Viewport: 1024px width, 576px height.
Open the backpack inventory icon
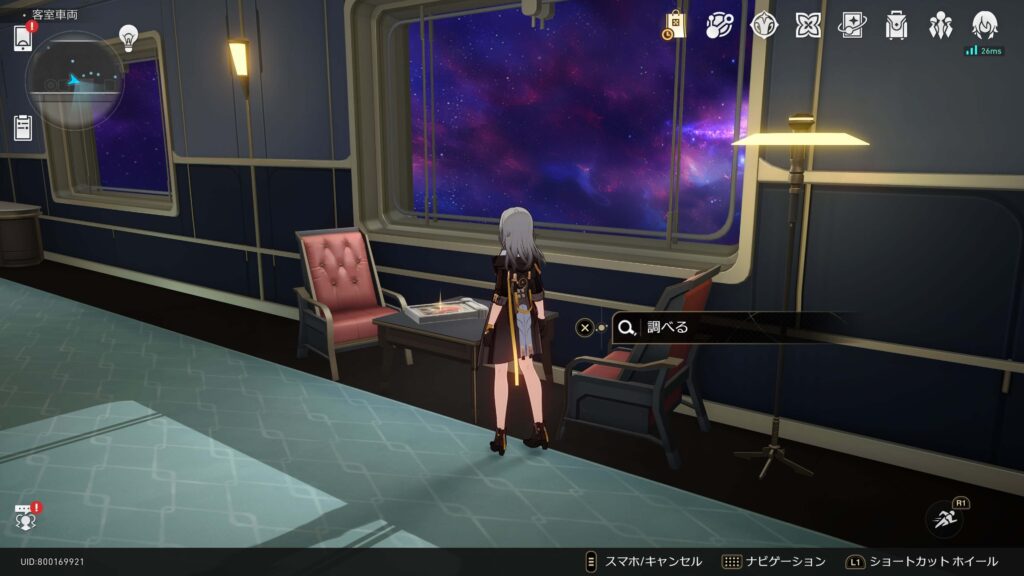[x=896, y=25]
